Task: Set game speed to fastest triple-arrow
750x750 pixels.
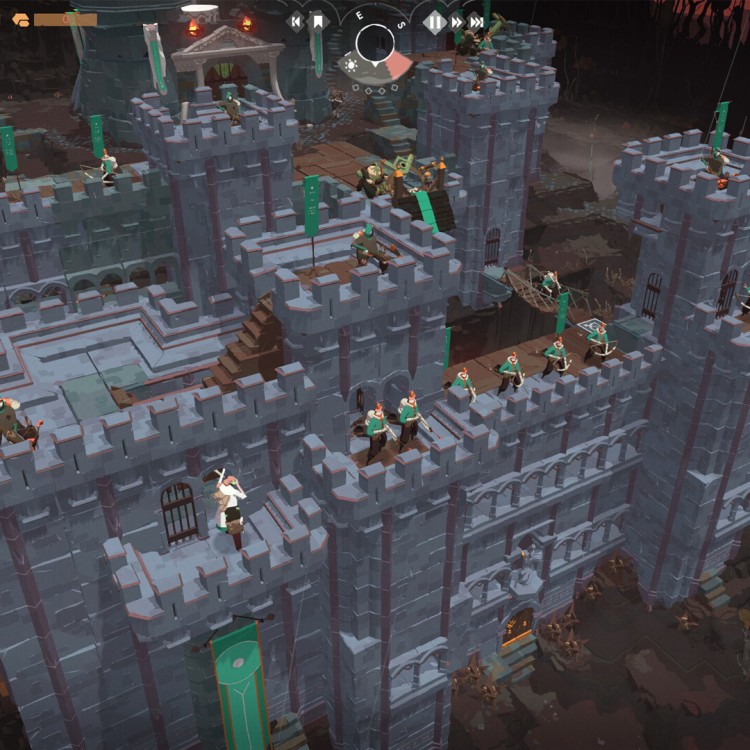Action: pyautogui.click(x=478, y=21)
